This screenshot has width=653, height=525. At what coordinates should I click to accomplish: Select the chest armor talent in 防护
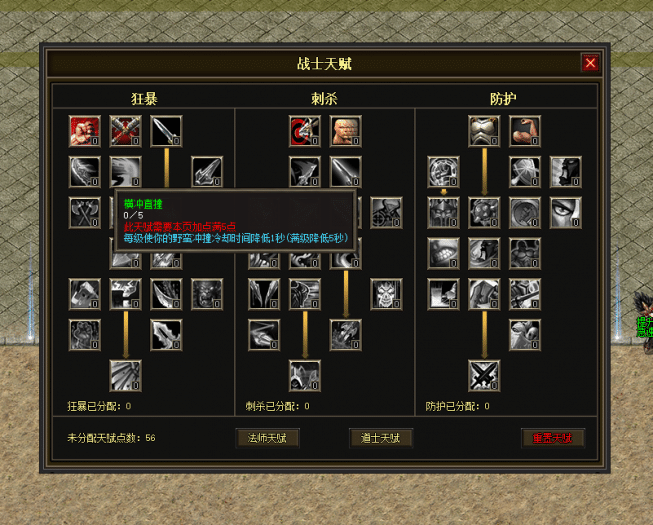coord(484,131)
